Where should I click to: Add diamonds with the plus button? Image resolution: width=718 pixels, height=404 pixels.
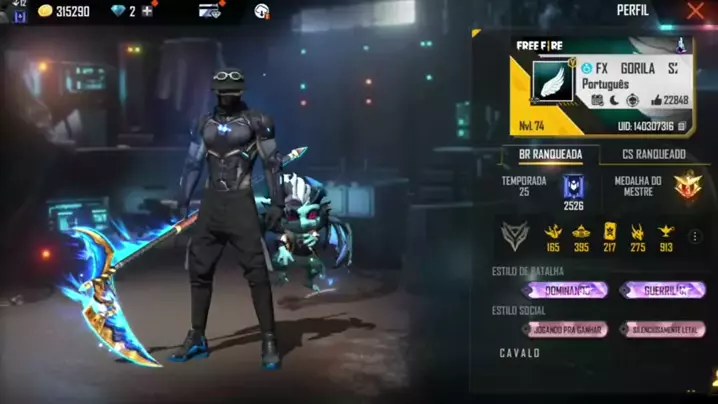tap(147, 11)
